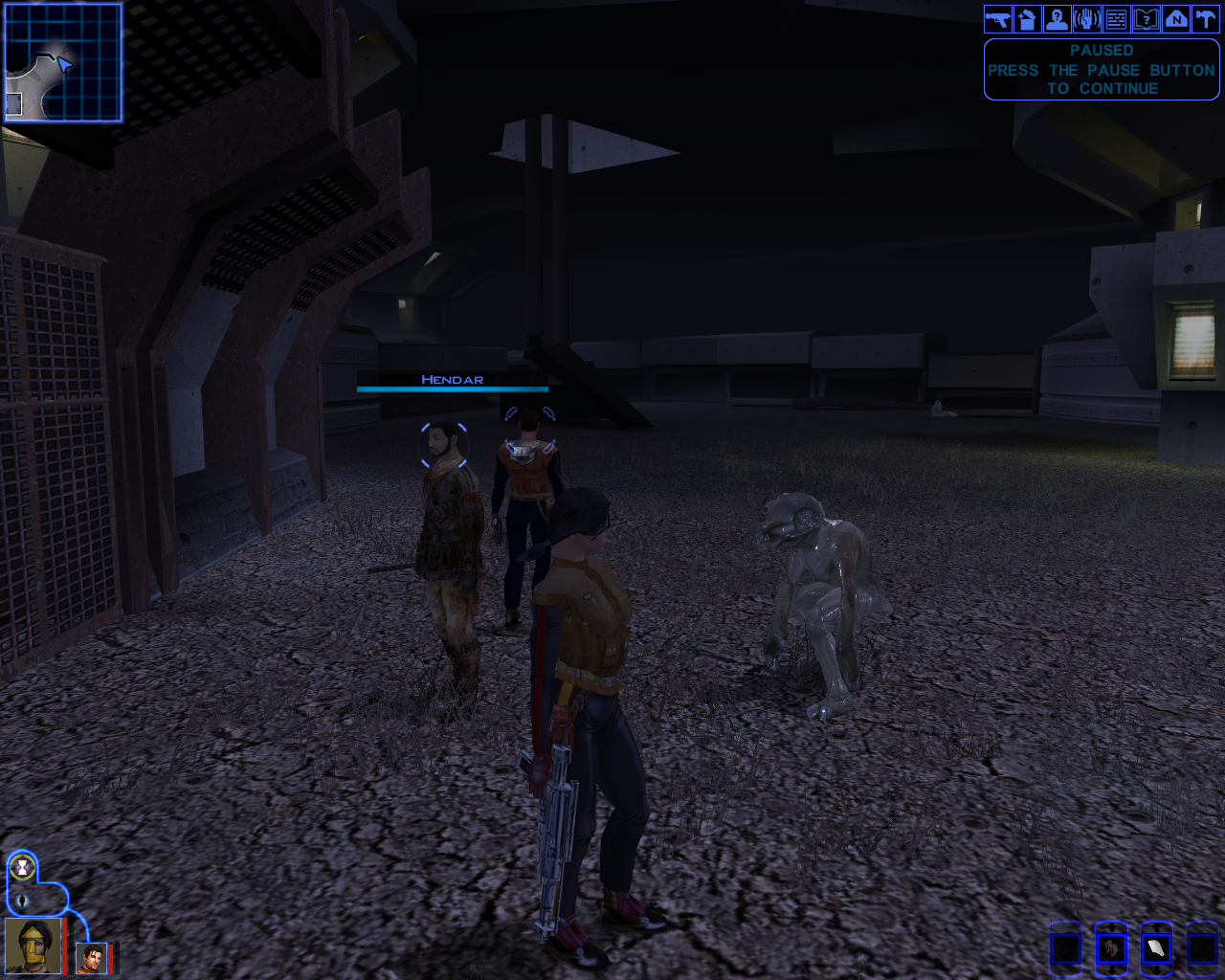Click Hendar's name bar
The width and height of the screenshot is (1225, 980).
(452, 381)
